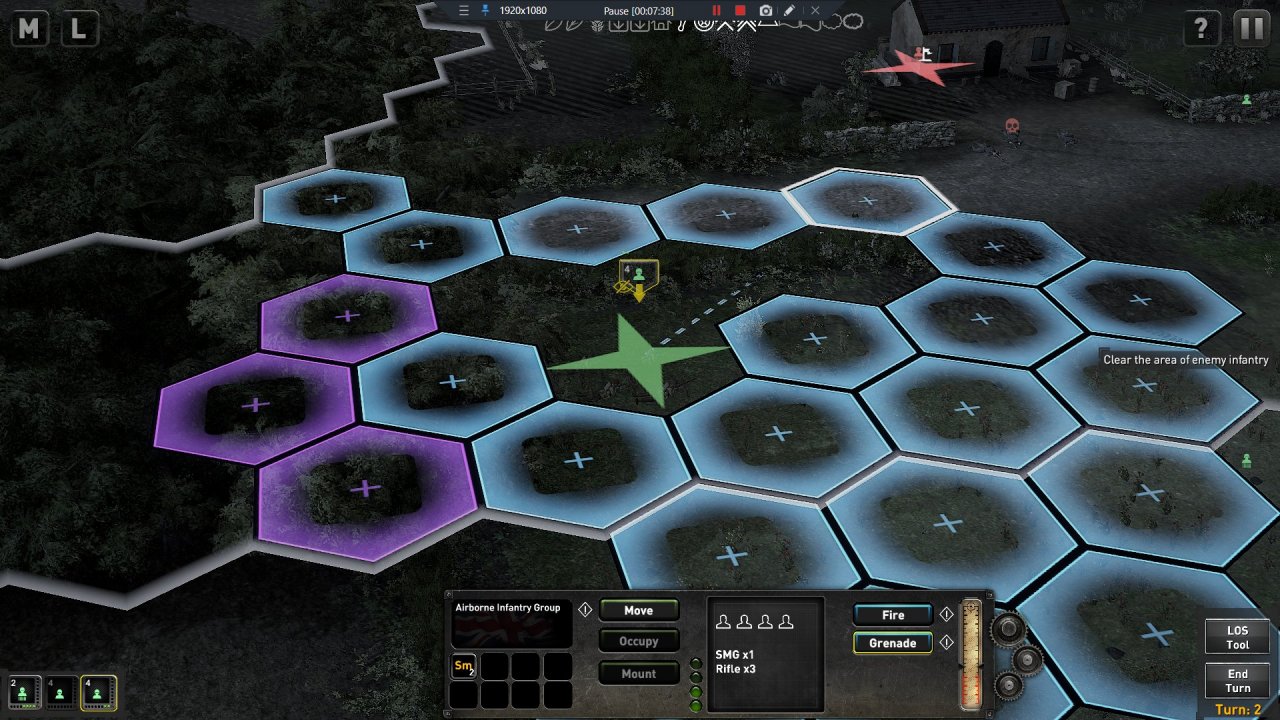
Task: Activate the LOS Tool
Action: (x=1237, y=637)
